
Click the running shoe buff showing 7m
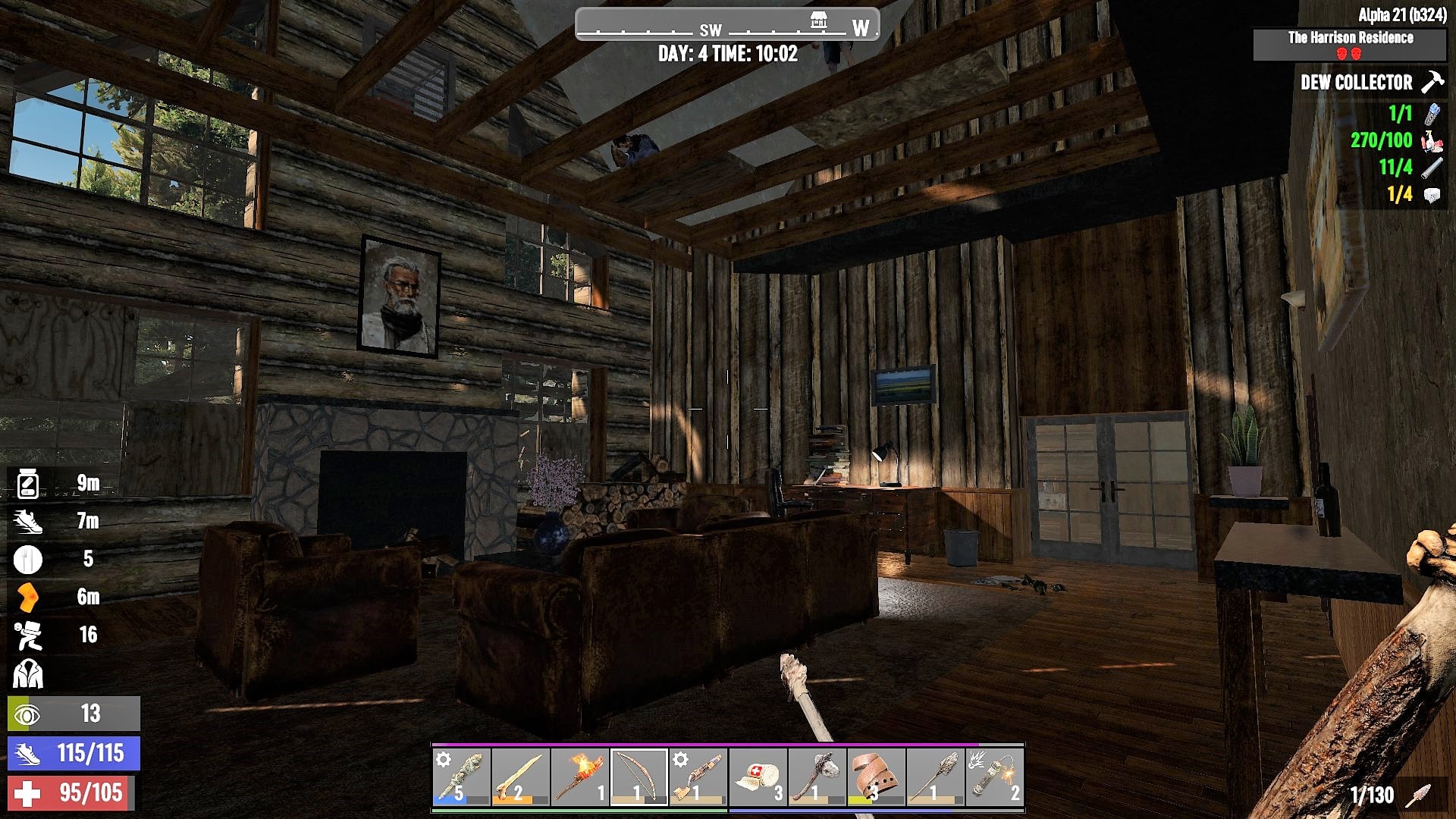tap(27, 522)
